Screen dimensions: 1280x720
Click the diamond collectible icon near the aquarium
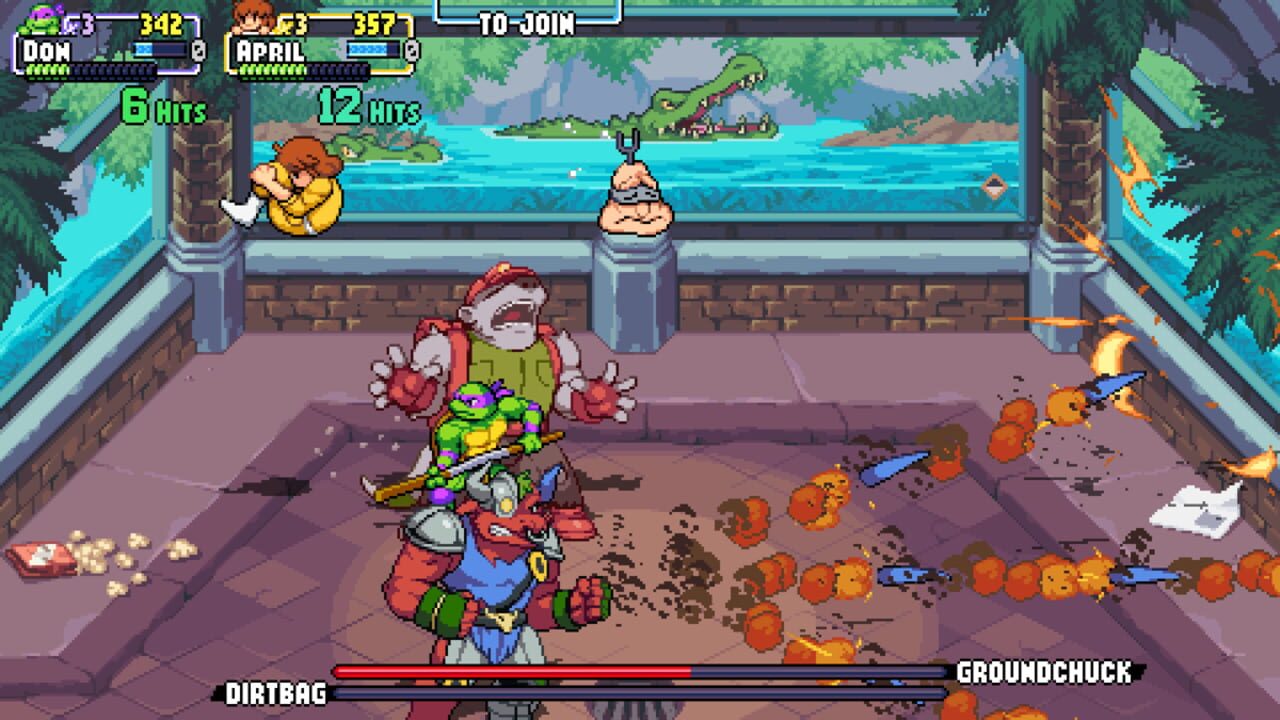[x=996, y=186]
